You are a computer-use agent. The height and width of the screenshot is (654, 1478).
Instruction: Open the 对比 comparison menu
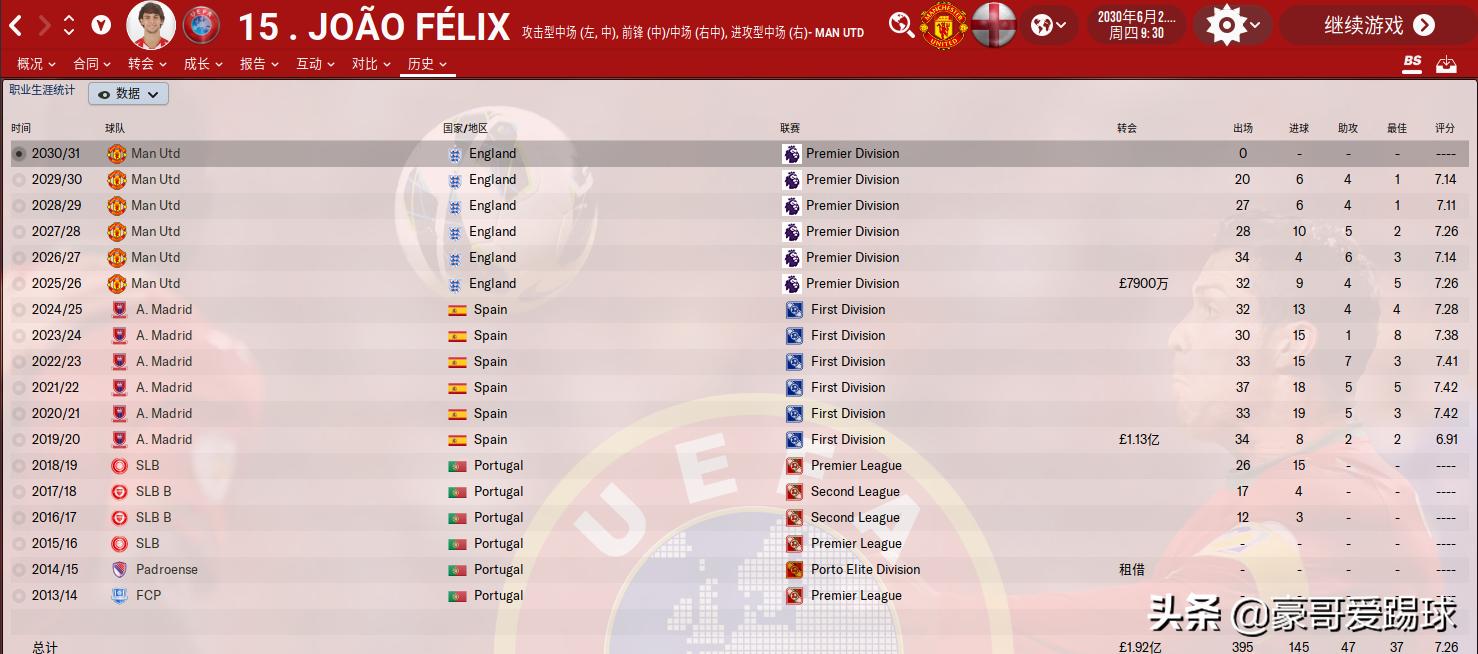371,64
